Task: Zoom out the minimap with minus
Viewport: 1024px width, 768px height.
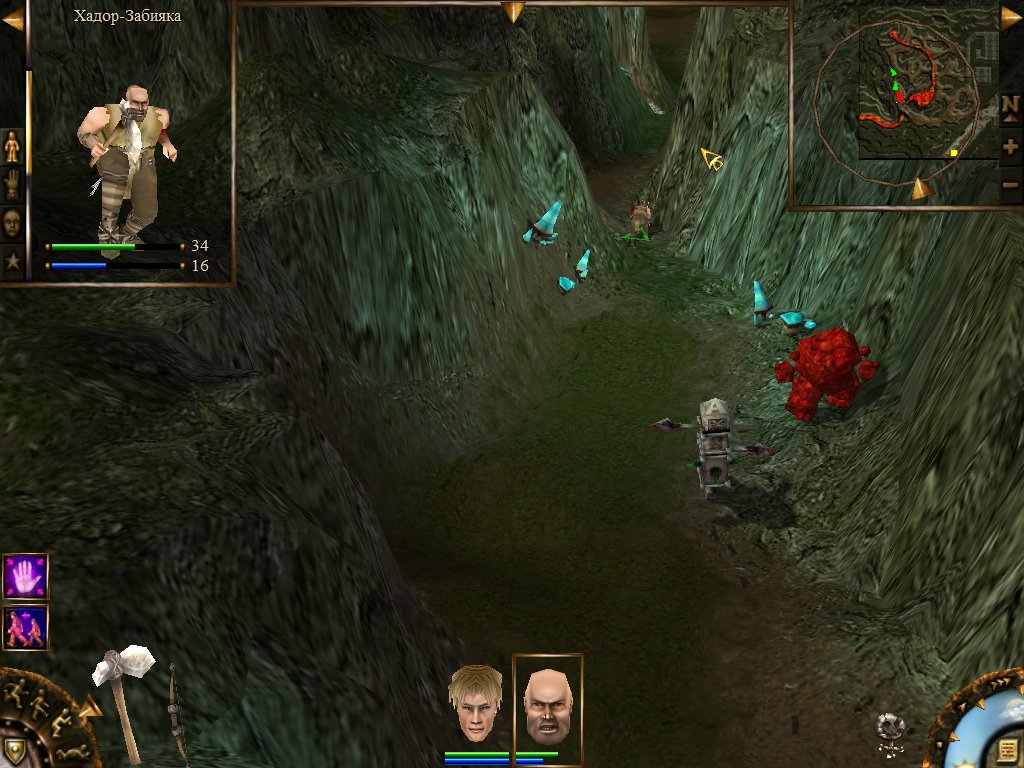Action: 1010,184
